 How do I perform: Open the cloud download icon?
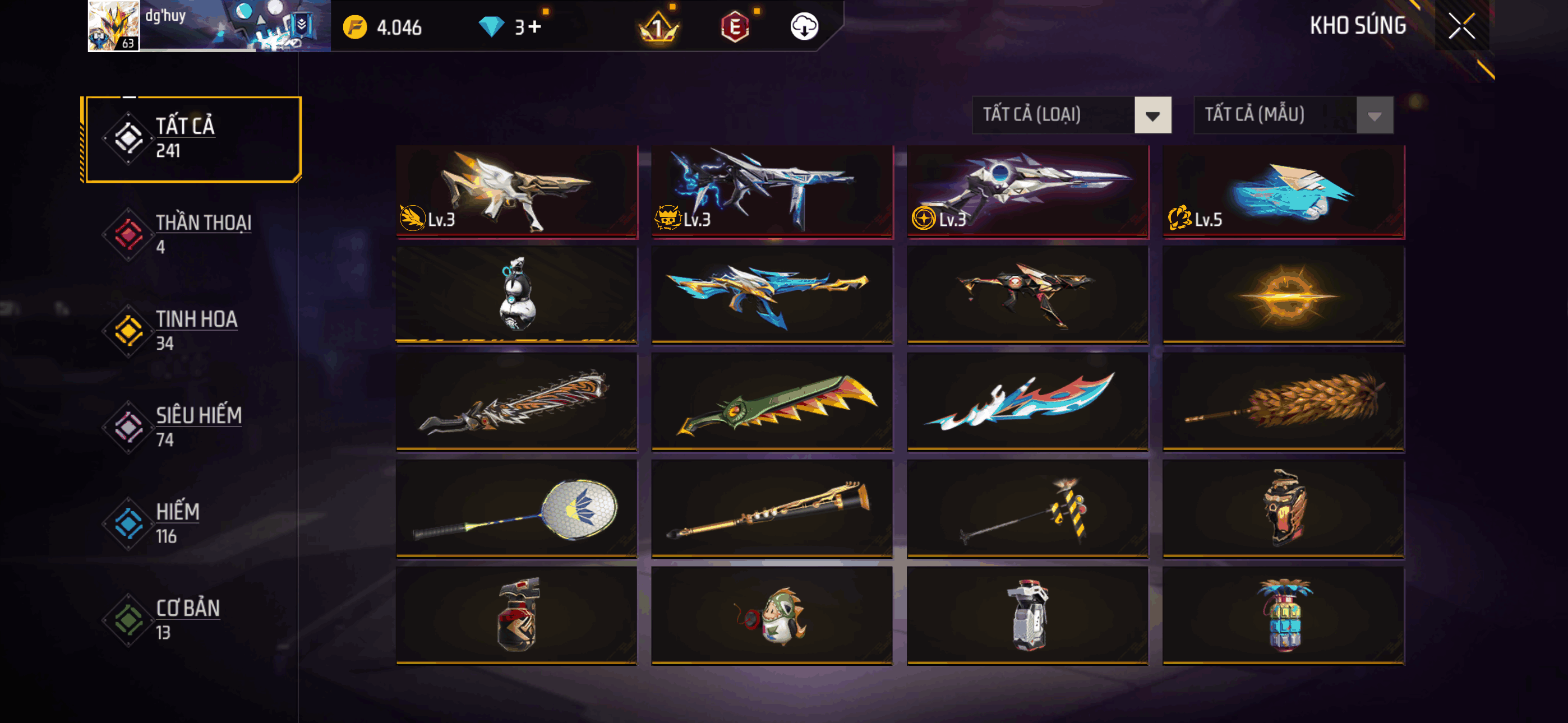804,27
